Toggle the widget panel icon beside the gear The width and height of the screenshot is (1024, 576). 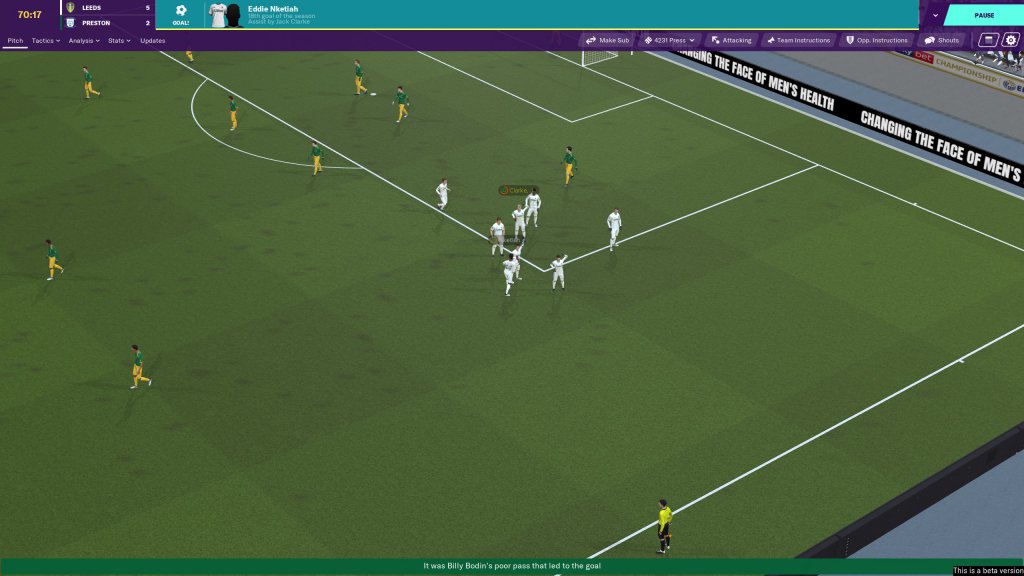pyautogui.click(x=988, y=40)
